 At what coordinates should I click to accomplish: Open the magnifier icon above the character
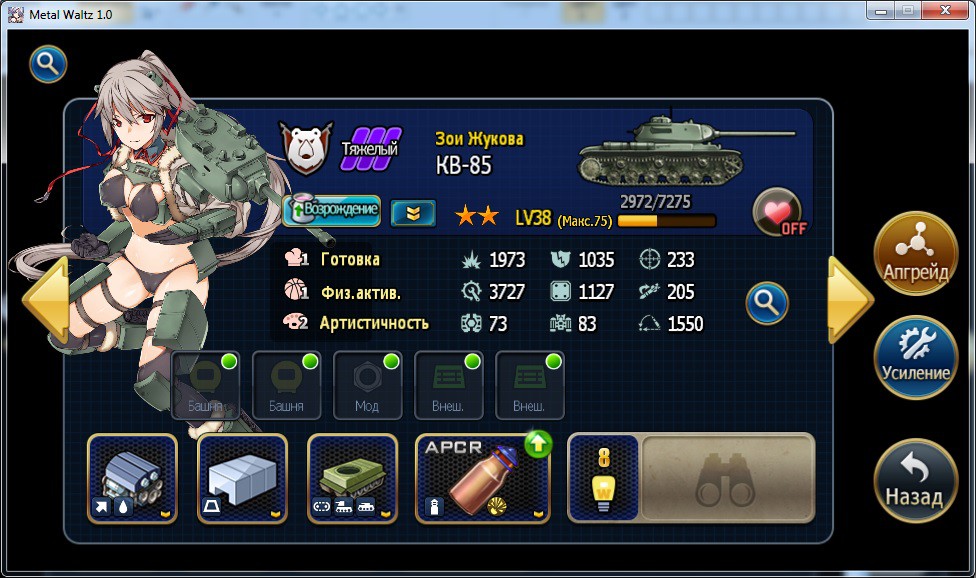coord(48,65)
